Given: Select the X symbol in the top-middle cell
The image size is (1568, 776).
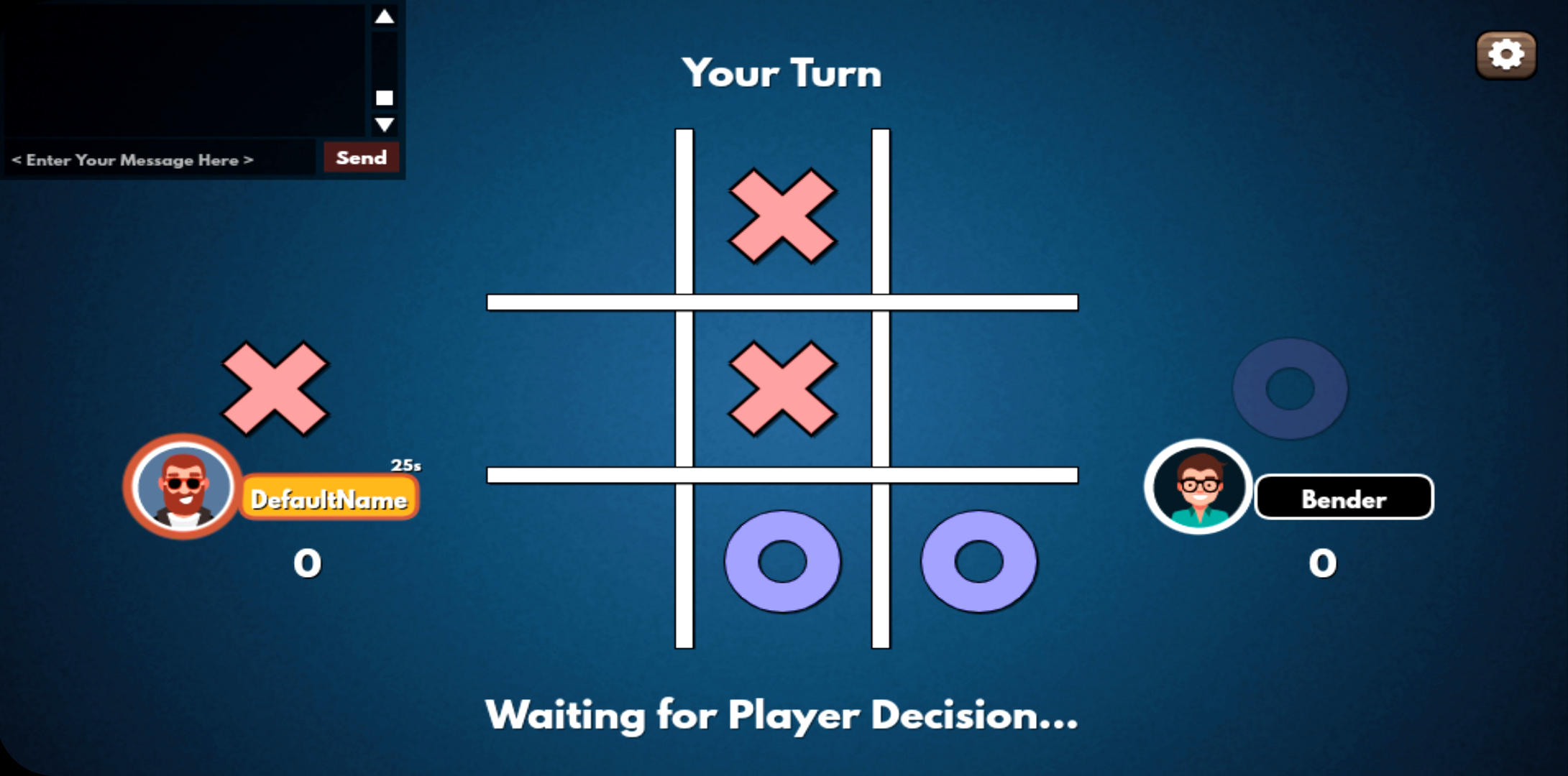Looking at the screenshot, I should pyautogui.click(x=781, y=216).
